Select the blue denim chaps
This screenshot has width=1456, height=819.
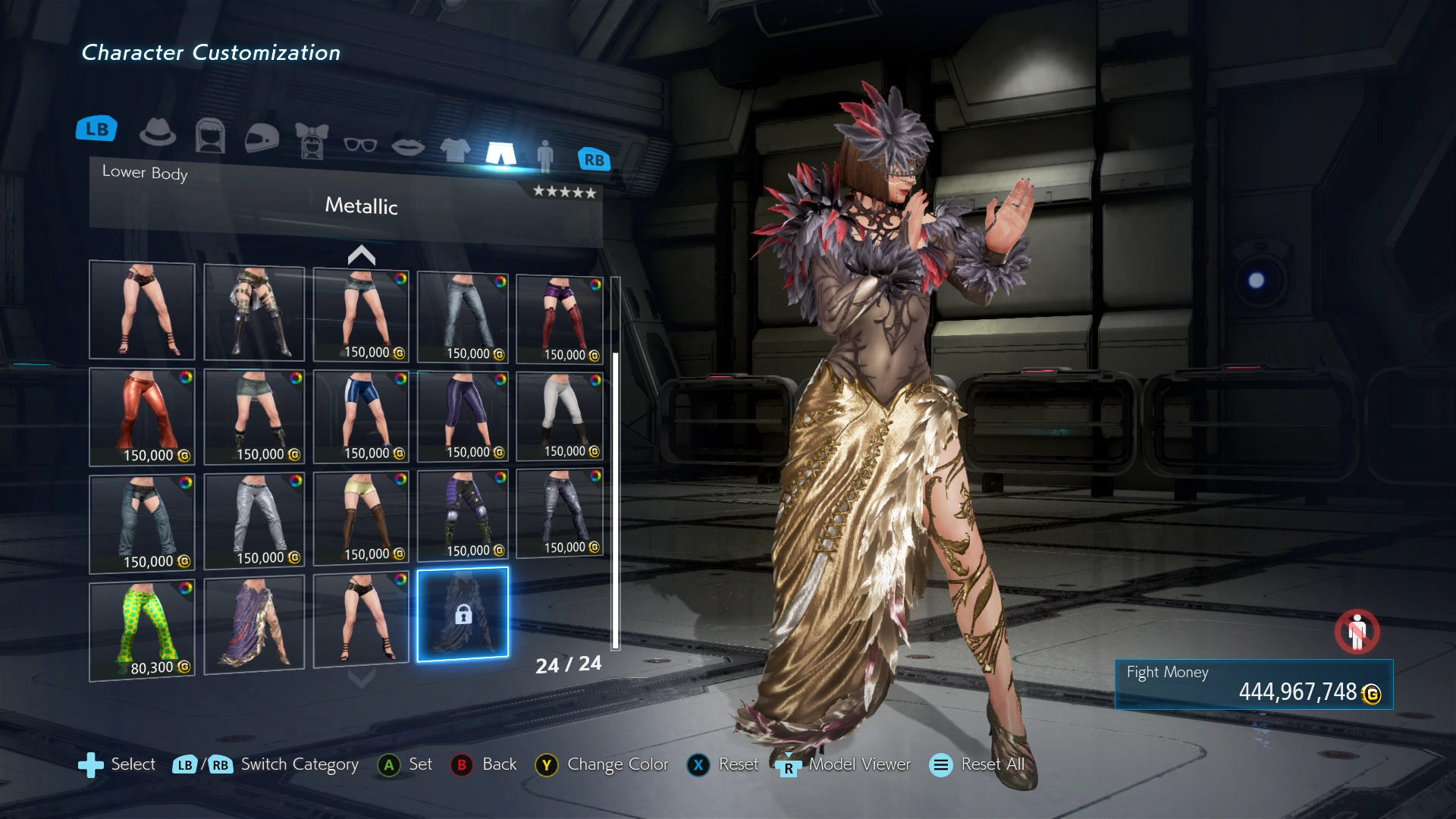(142, 523)
